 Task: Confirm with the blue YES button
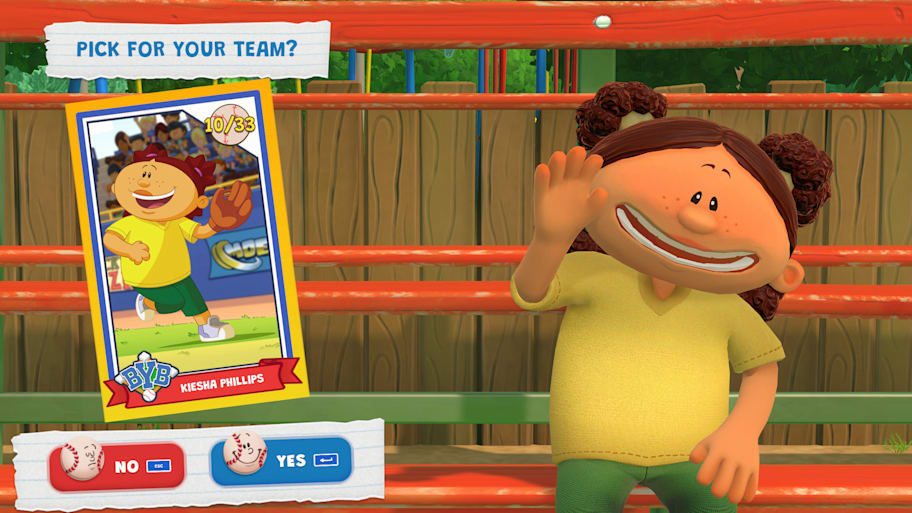(x=281, y=460)
